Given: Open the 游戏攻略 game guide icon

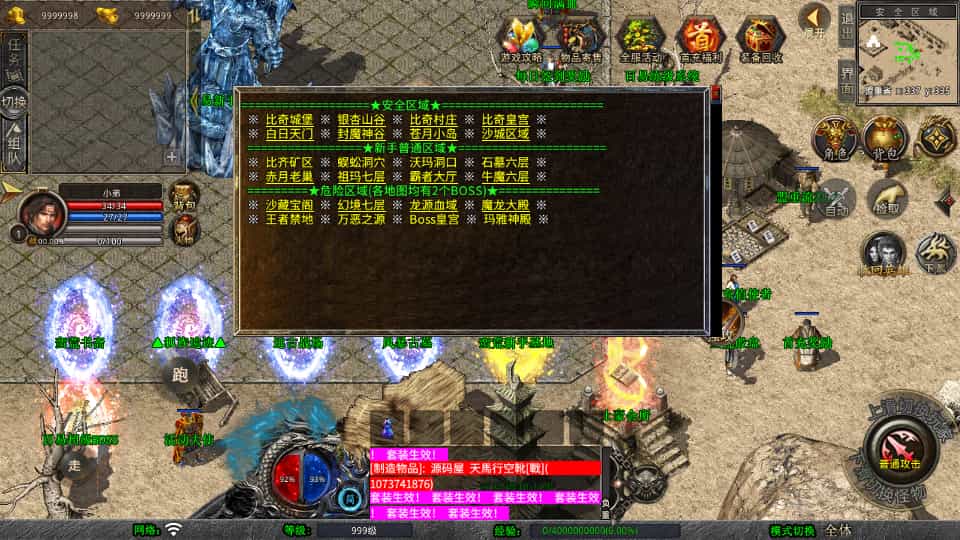Looking at the screenshot, I should click(x=523, y=40).
